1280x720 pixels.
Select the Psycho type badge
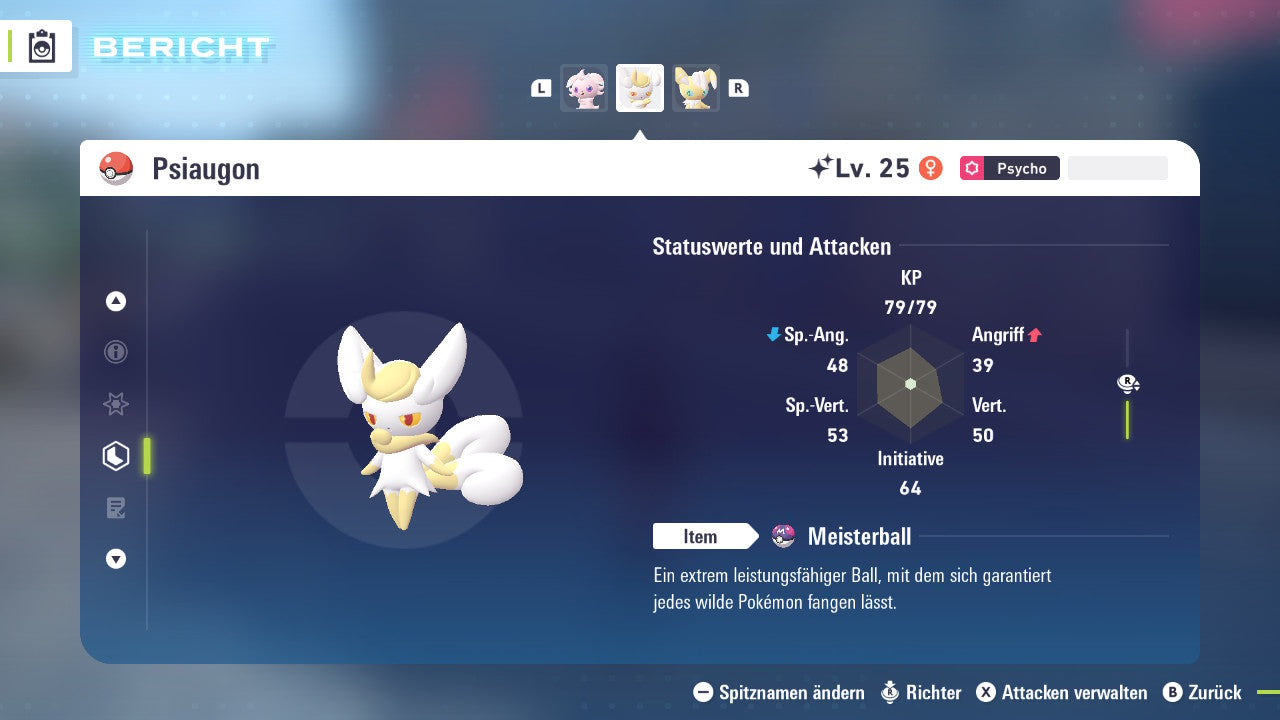coord(1010,168)
